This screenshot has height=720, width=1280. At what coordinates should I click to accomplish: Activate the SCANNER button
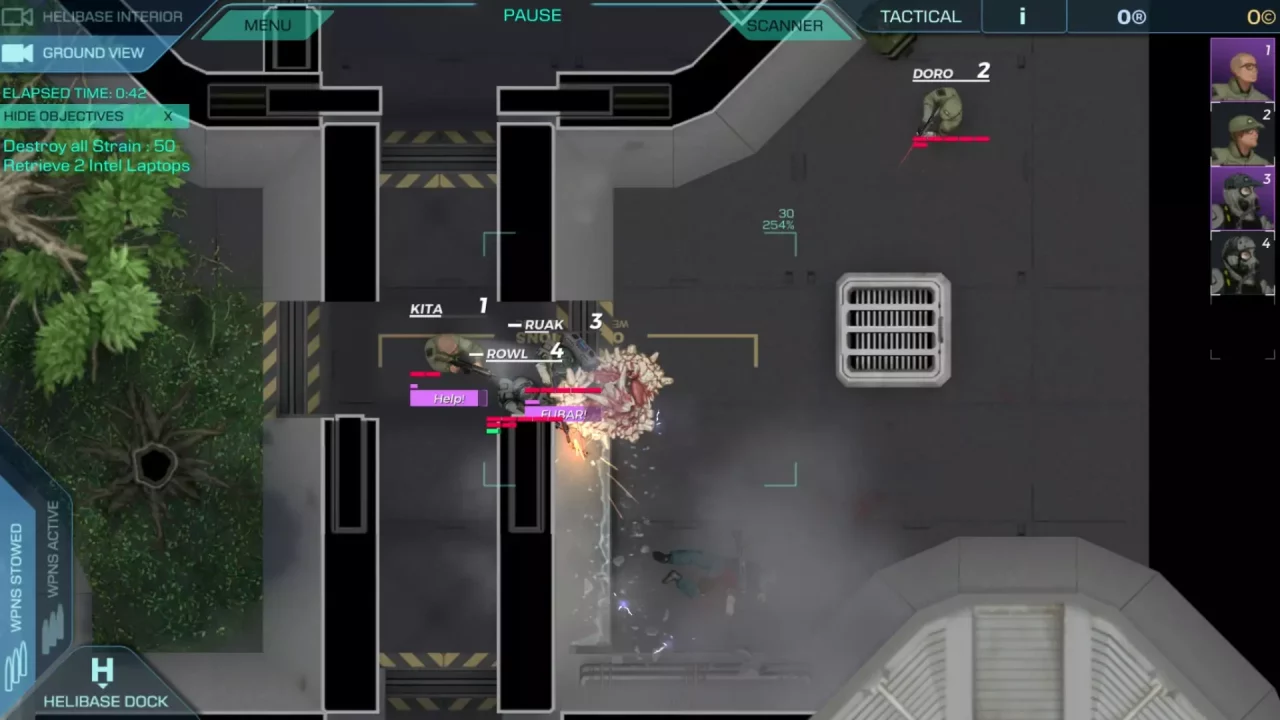[785, 25]
